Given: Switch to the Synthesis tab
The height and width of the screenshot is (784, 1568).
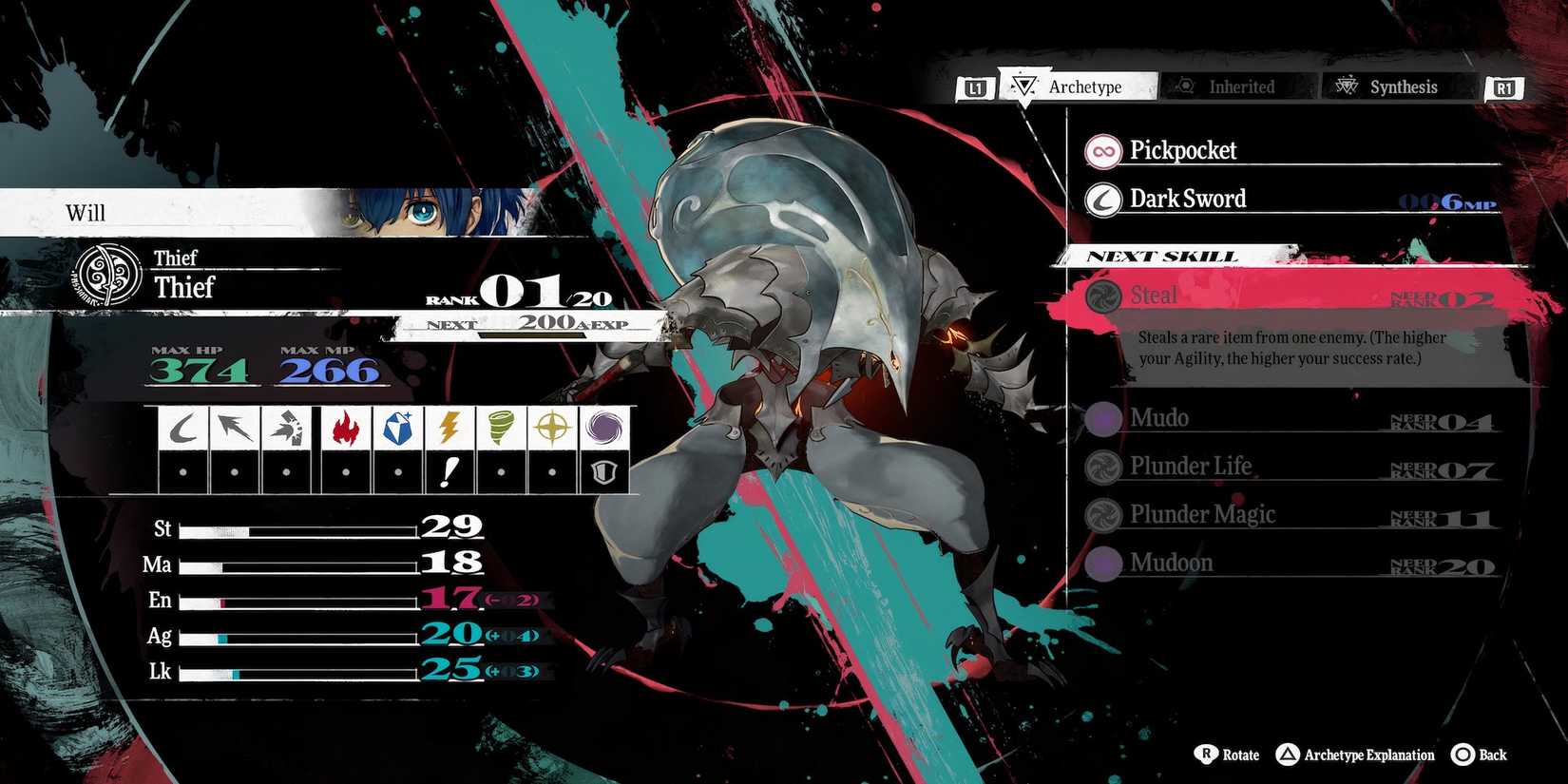Looking at the screenshot, I should point(1390,86).
